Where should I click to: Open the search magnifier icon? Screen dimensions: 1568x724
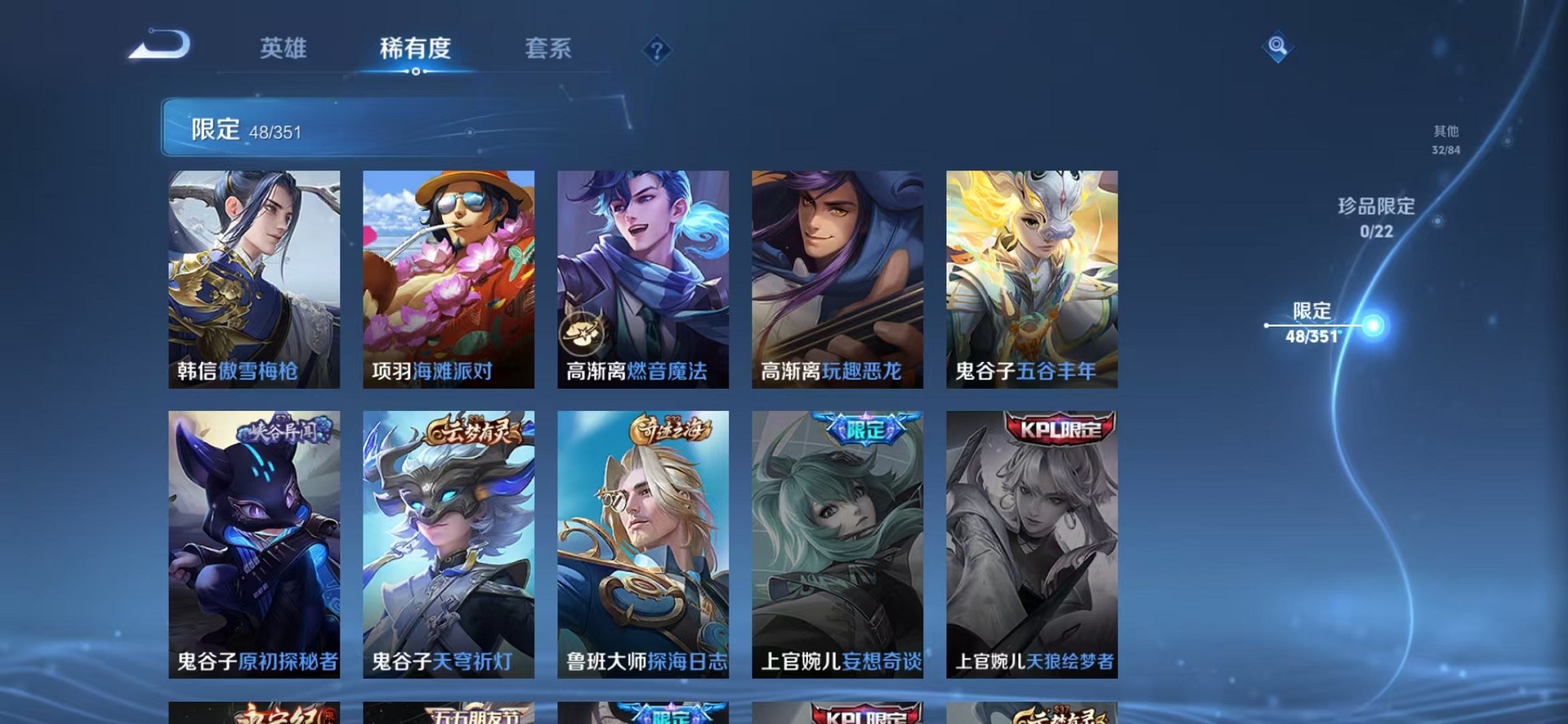pyautogui.click(x=1278, y=47)
